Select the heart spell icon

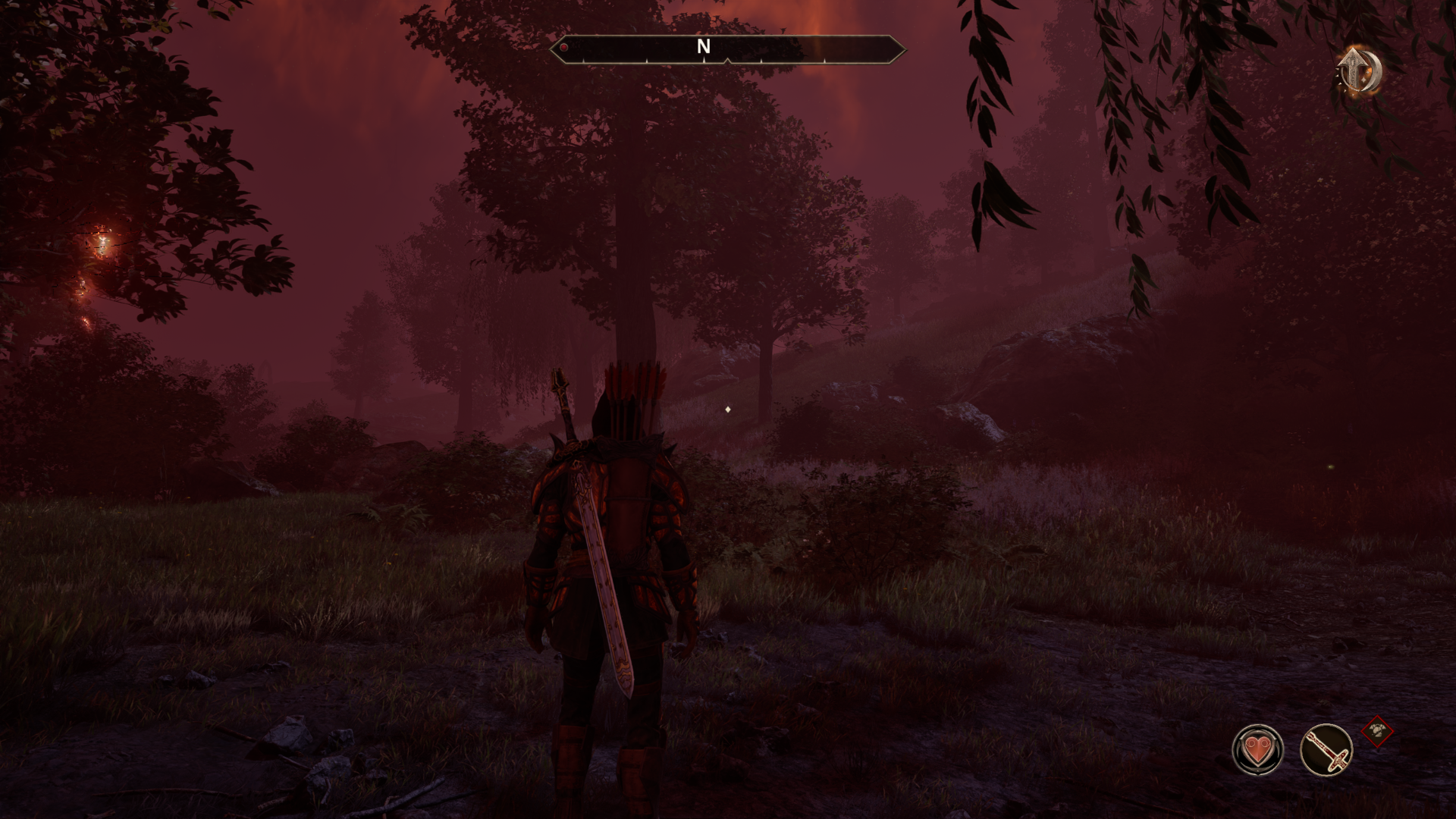(1257, 749)
